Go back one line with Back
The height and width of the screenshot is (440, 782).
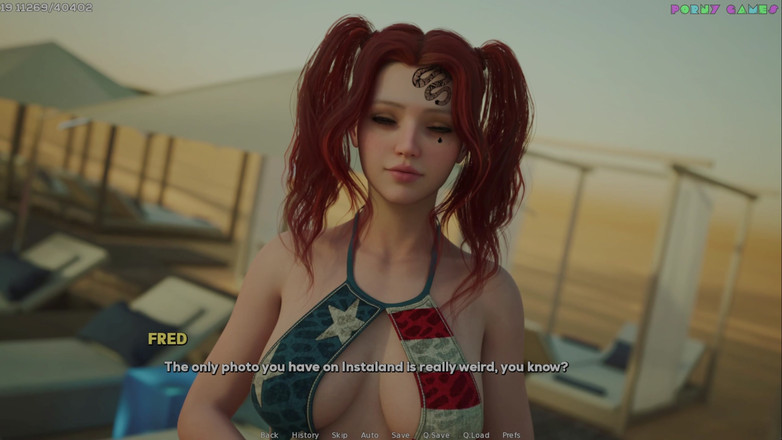[x=269, y=435]
